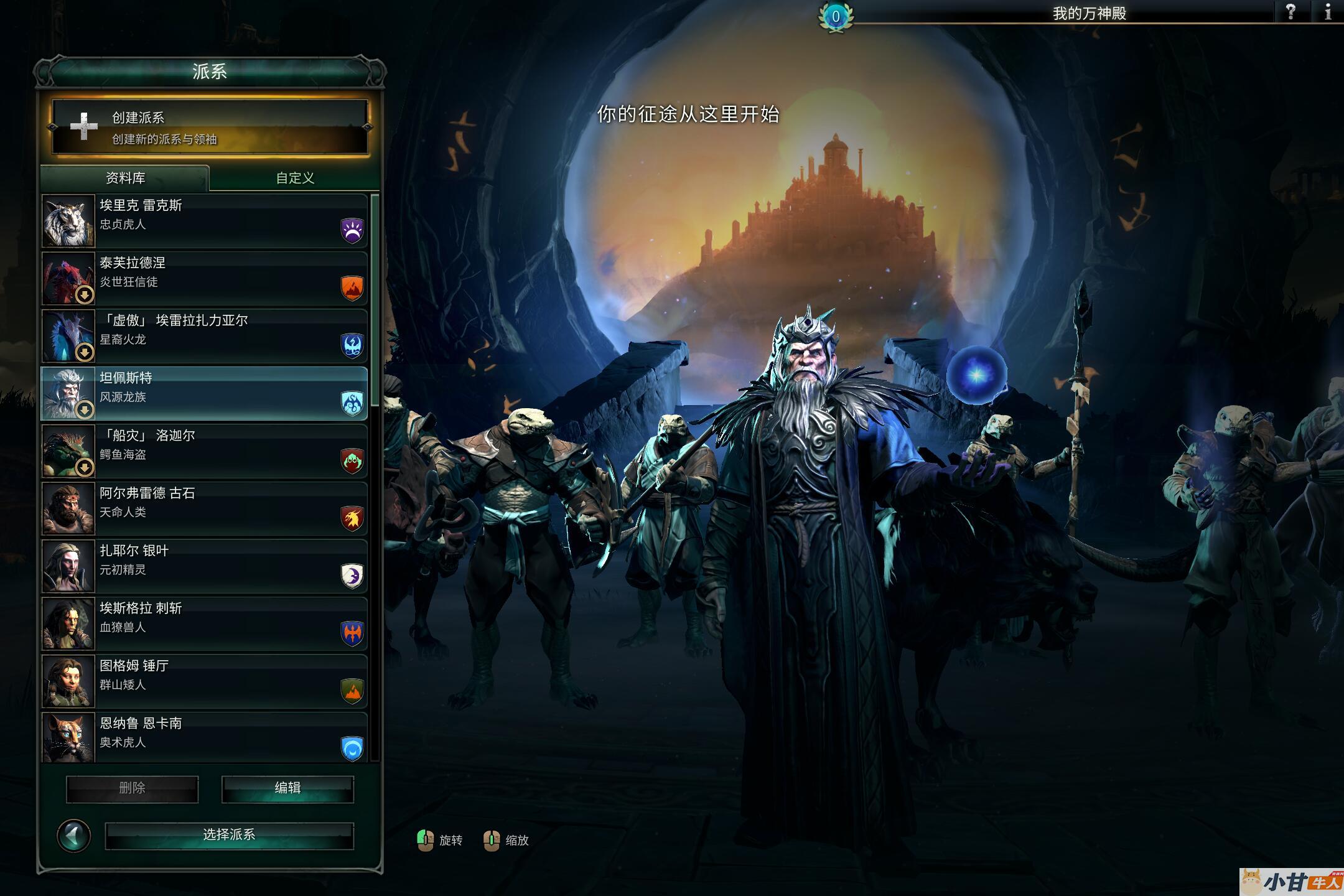1344x896 pixels.
Task: Select 埃斯格拉 刺斩 orc leader
Action: click(x=205, y=623)
